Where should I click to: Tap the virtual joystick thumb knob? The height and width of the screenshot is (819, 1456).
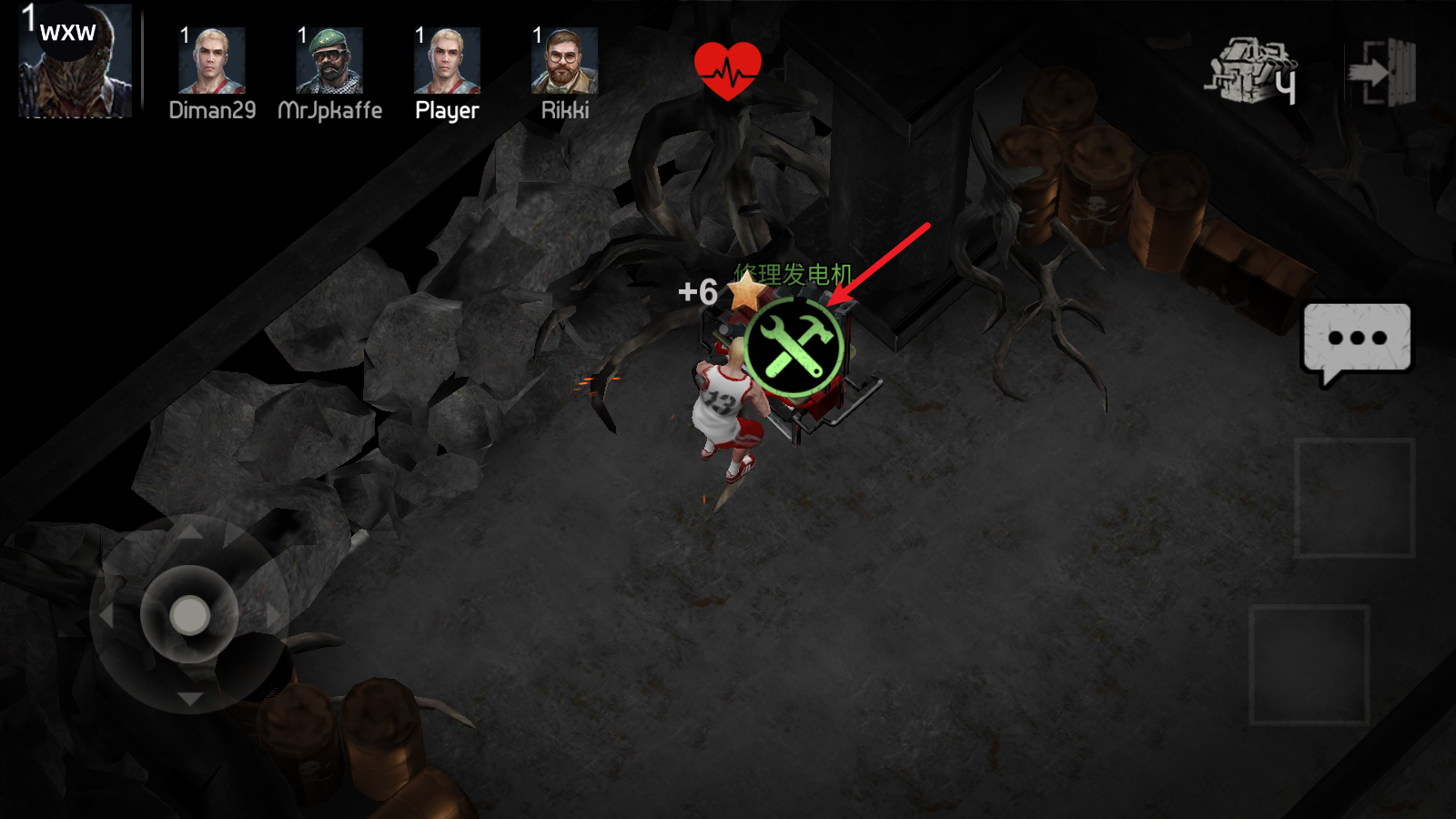pyautogui.click(x=189, y=615)
